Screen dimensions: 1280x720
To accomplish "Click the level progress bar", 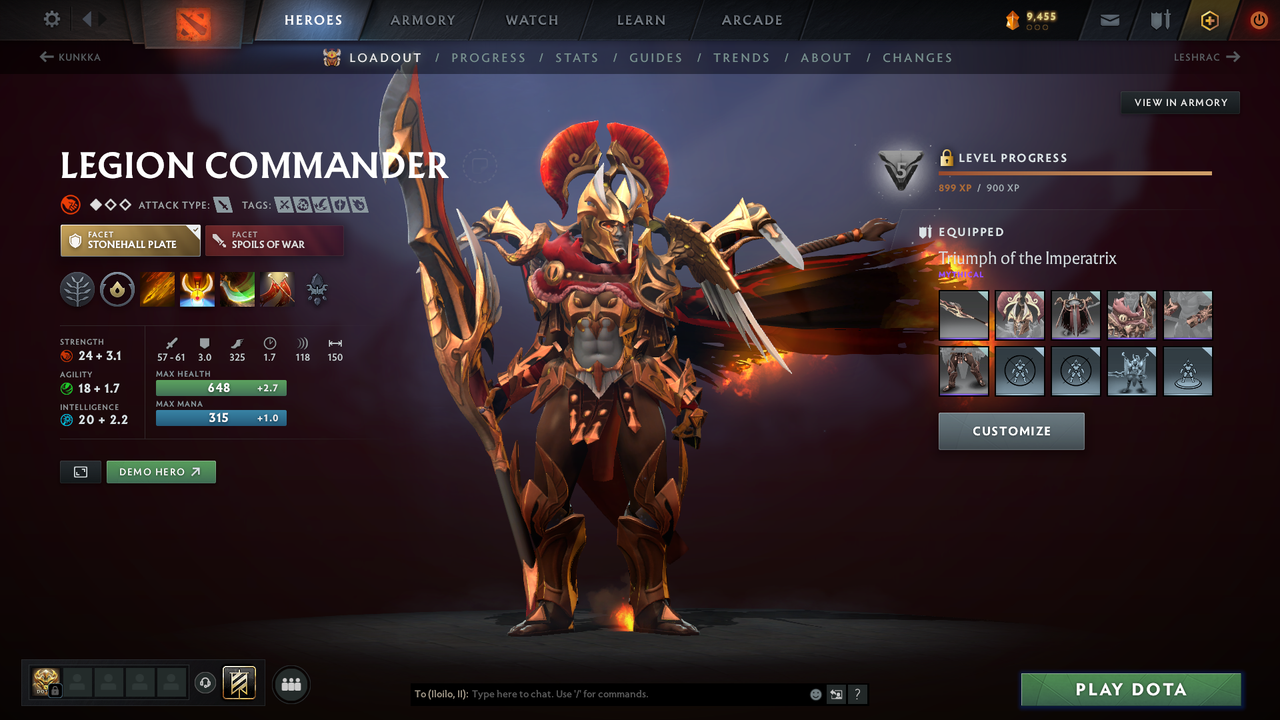I will pyautogui.click(x=1075, y=172).
